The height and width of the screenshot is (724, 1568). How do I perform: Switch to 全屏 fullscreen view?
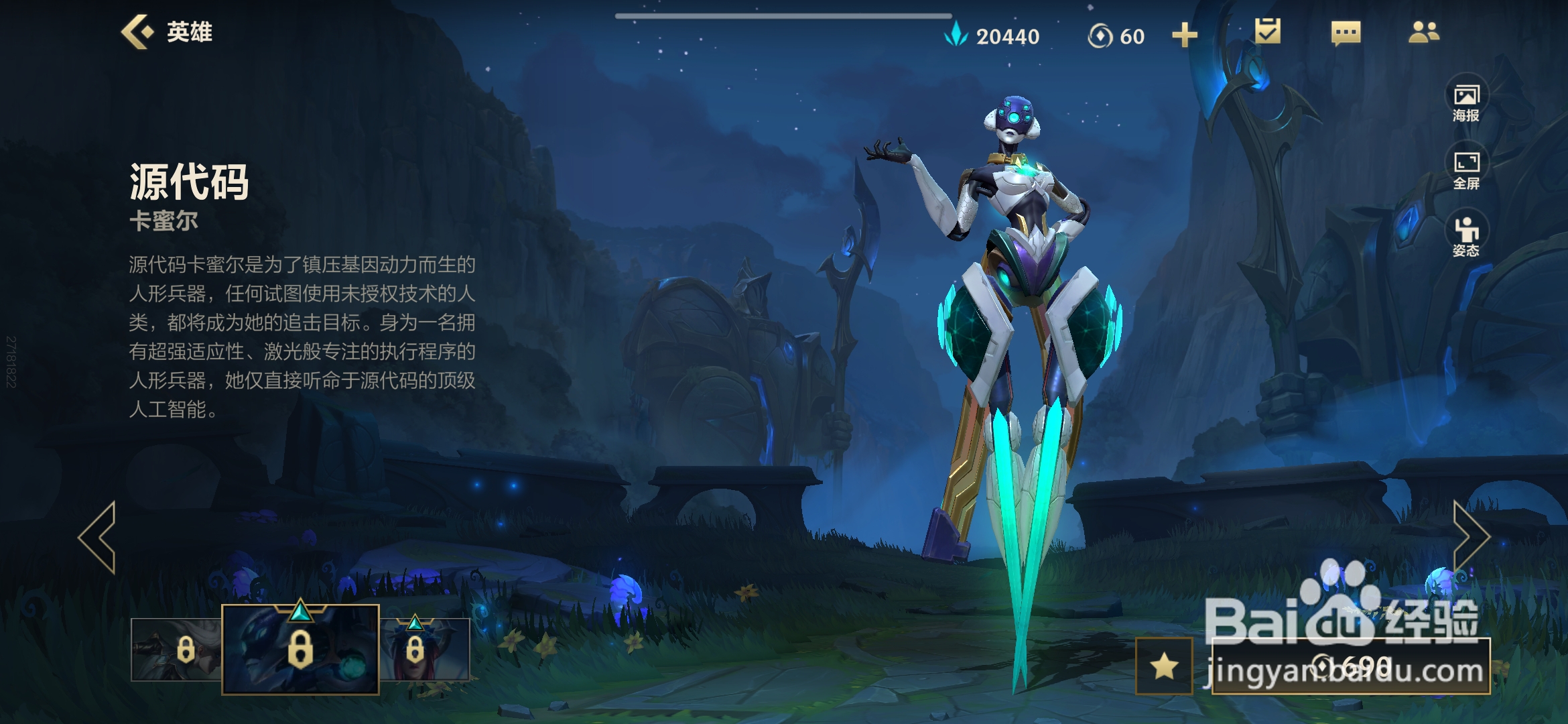pos(1466,170)
